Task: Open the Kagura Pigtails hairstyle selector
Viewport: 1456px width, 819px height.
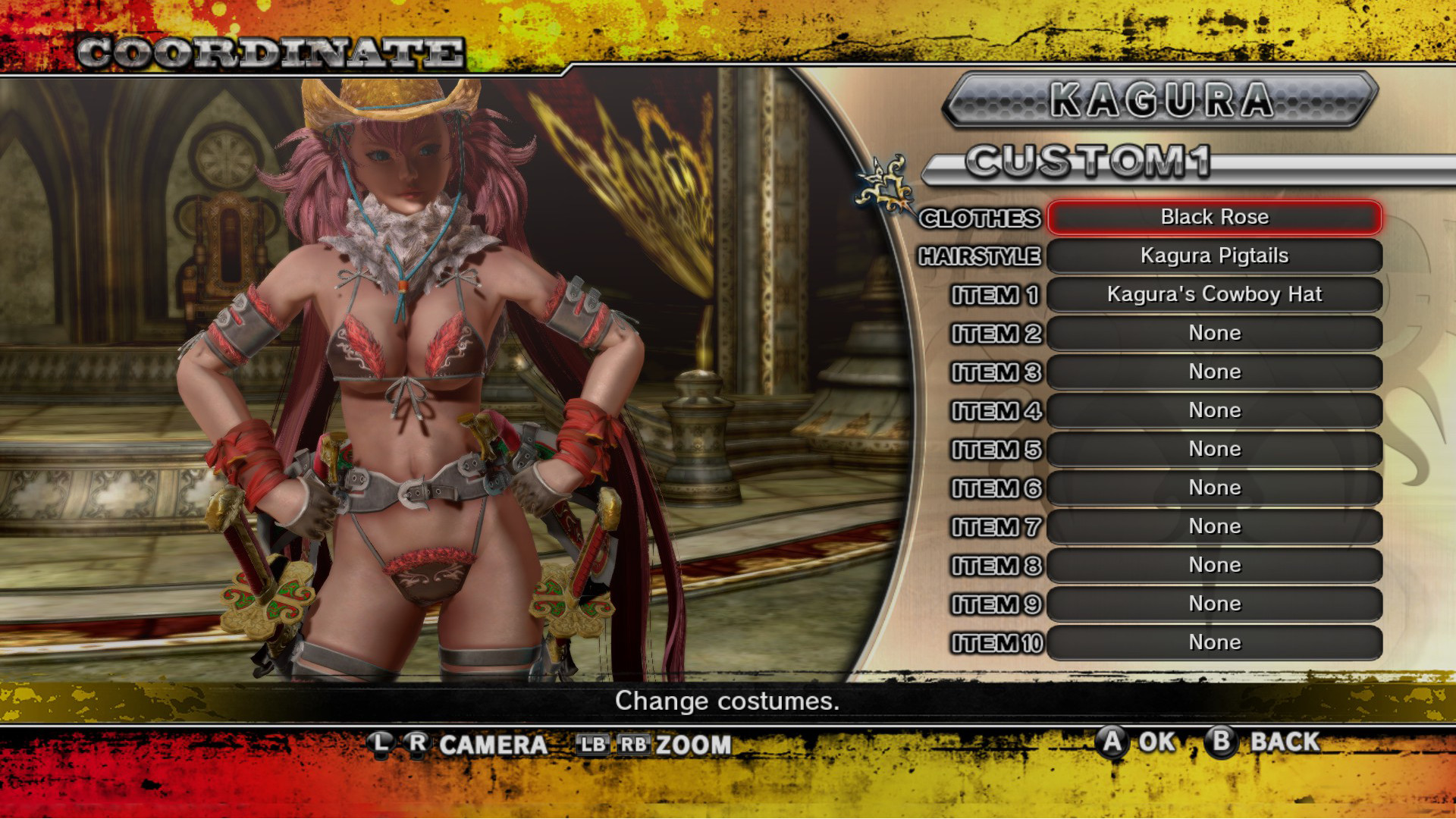Action: point(1213,256)
